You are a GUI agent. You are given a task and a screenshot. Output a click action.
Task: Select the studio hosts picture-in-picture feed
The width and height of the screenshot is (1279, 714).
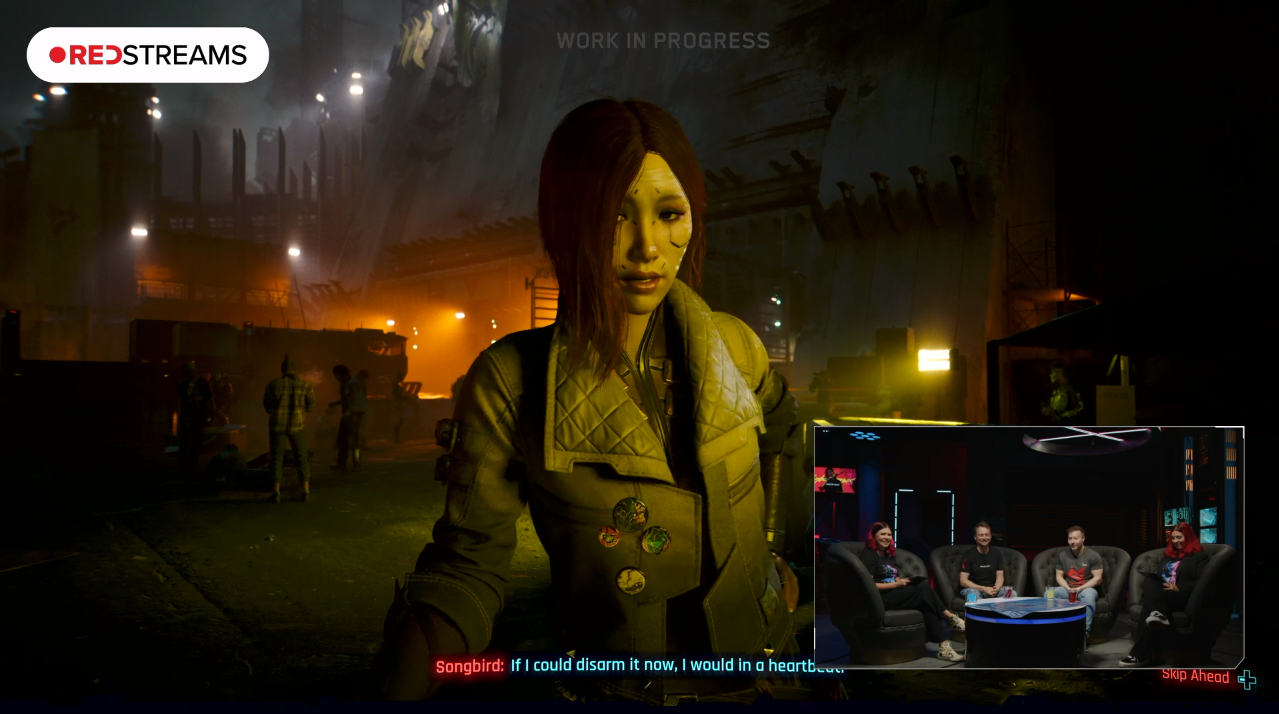point(1029,546)
